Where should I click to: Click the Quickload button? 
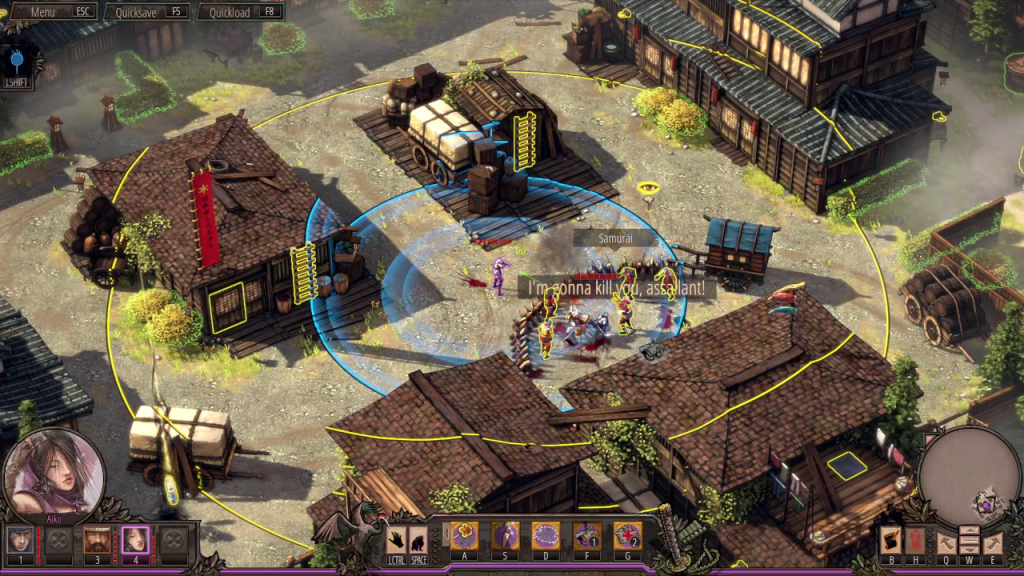click(240, 12)
